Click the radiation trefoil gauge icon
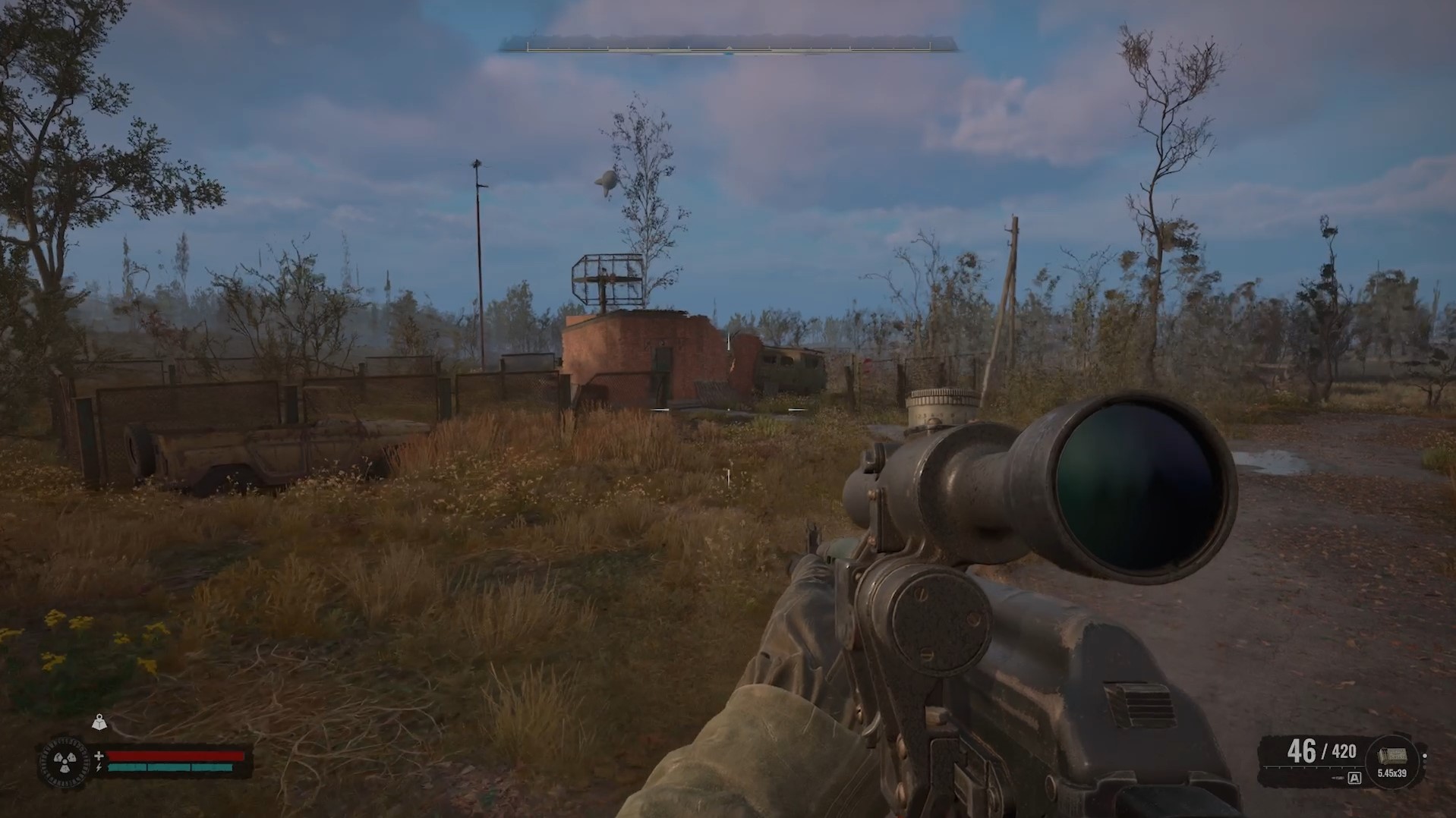Image resolution: width=1456 pixels, height=818 pixels. click(x=61, y=760)
